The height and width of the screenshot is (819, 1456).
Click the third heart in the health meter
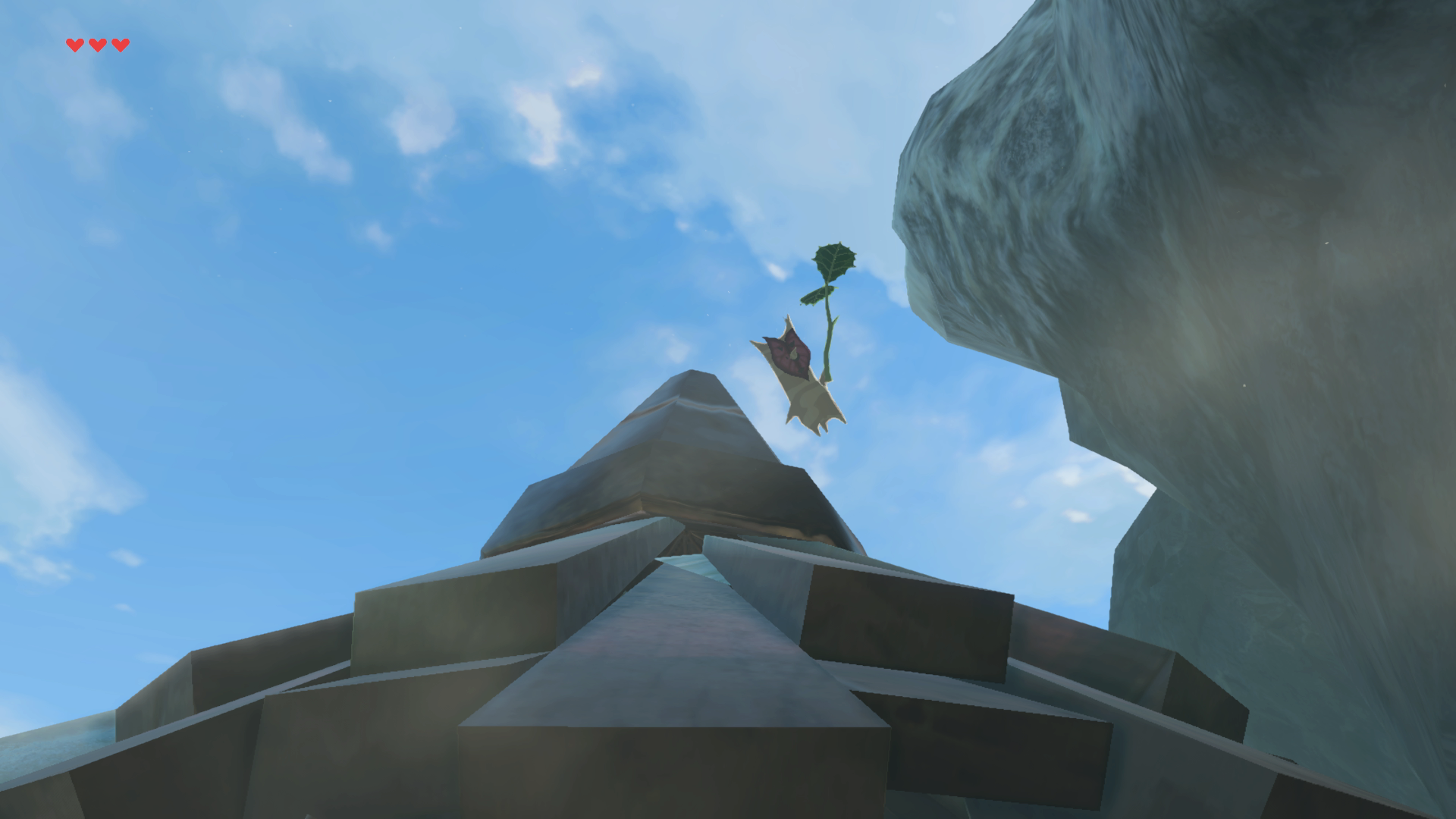tap(119, 44)
